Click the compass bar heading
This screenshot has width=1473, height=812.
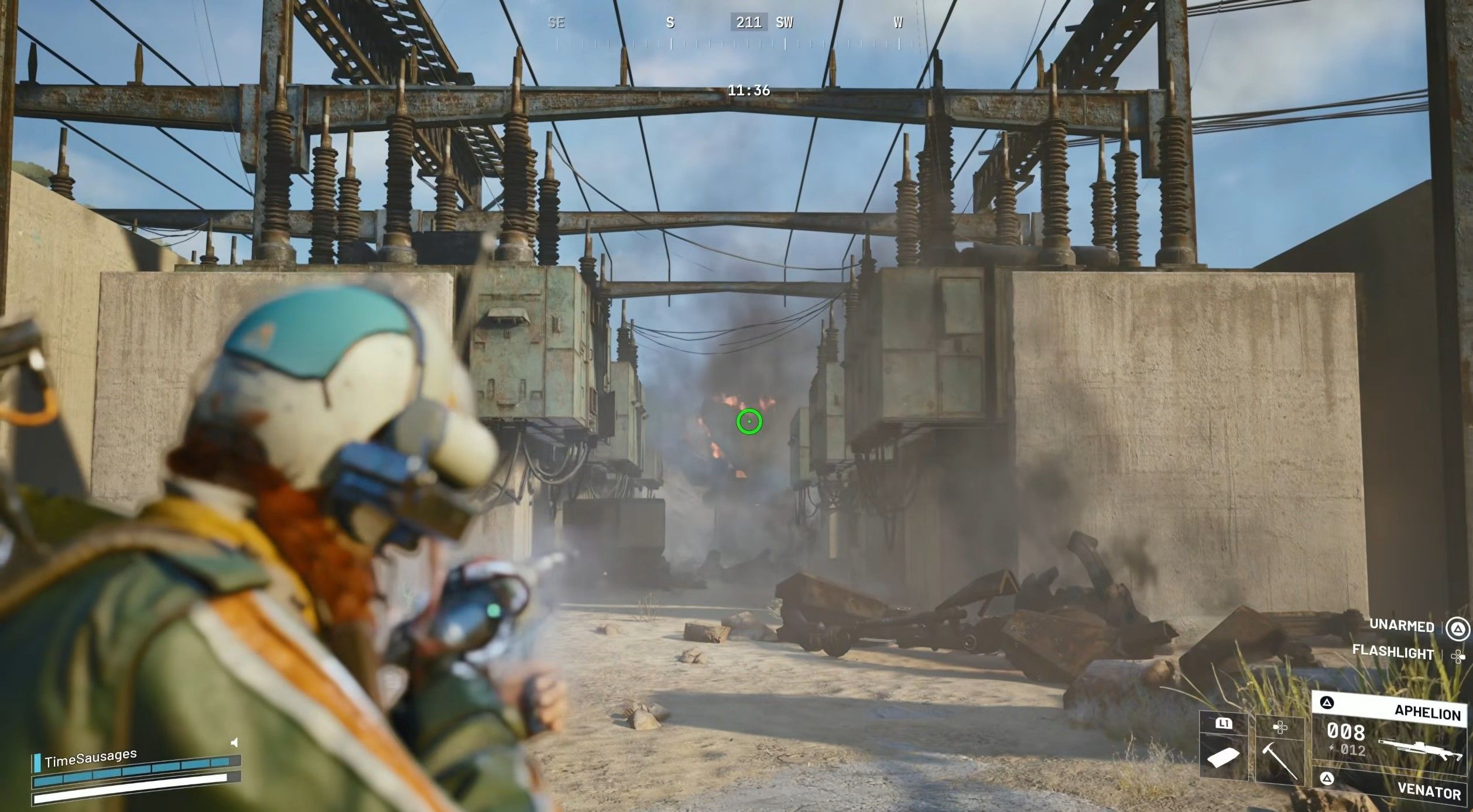[x=748, y=23]
